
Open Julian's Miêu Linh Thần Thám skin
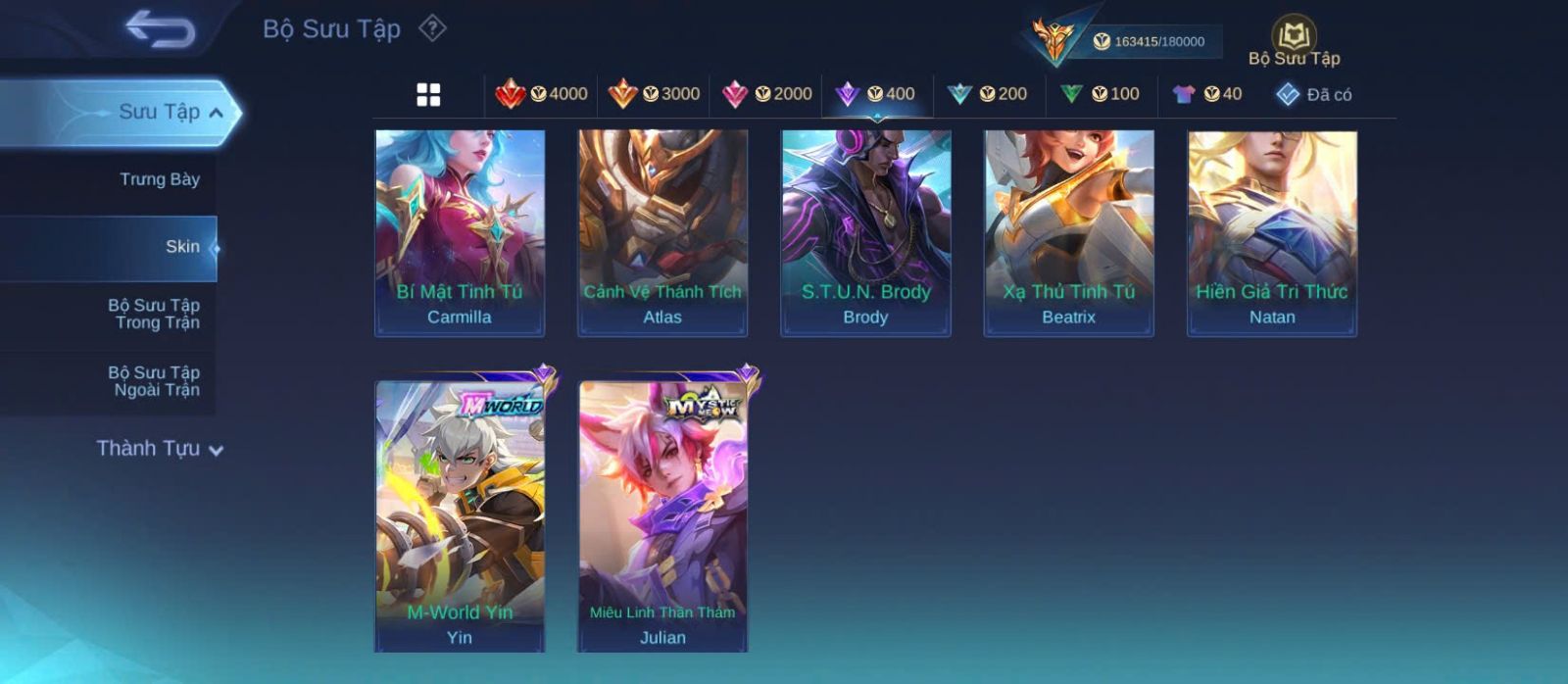tap(662, 515)
